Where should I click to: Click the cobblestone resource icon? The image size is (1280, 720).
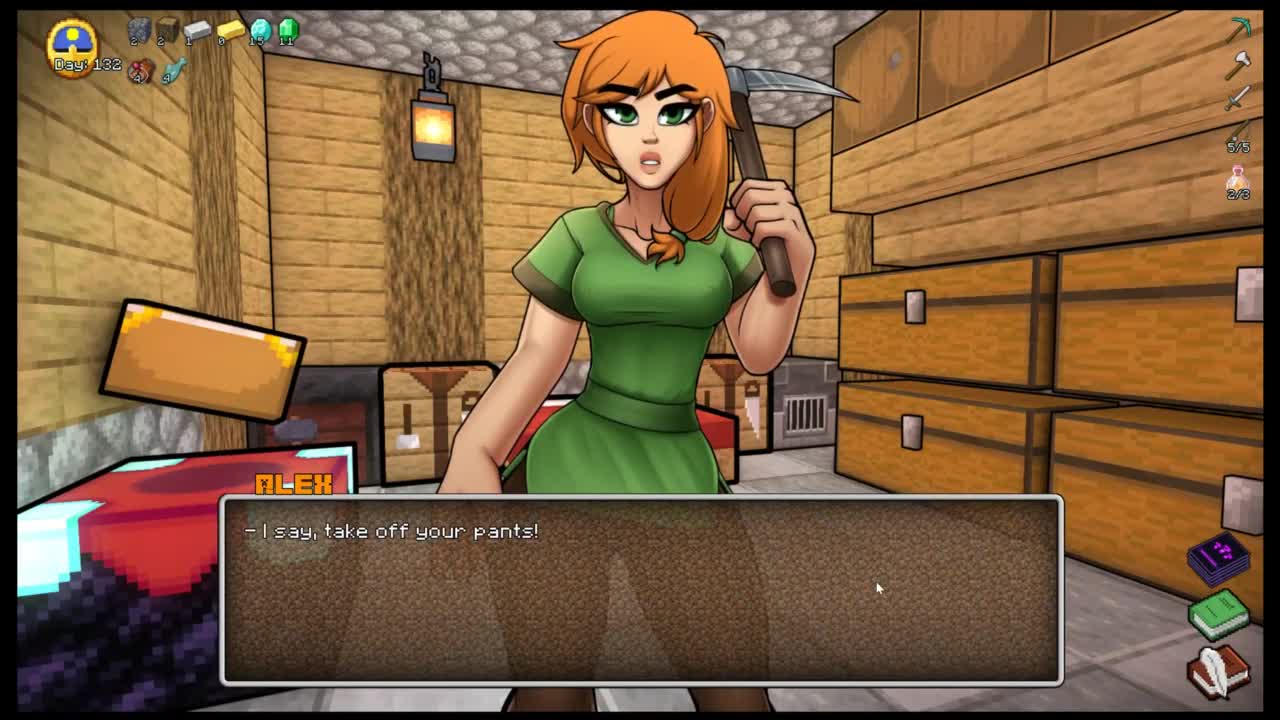pyautogui.click(x=139, y=31)
